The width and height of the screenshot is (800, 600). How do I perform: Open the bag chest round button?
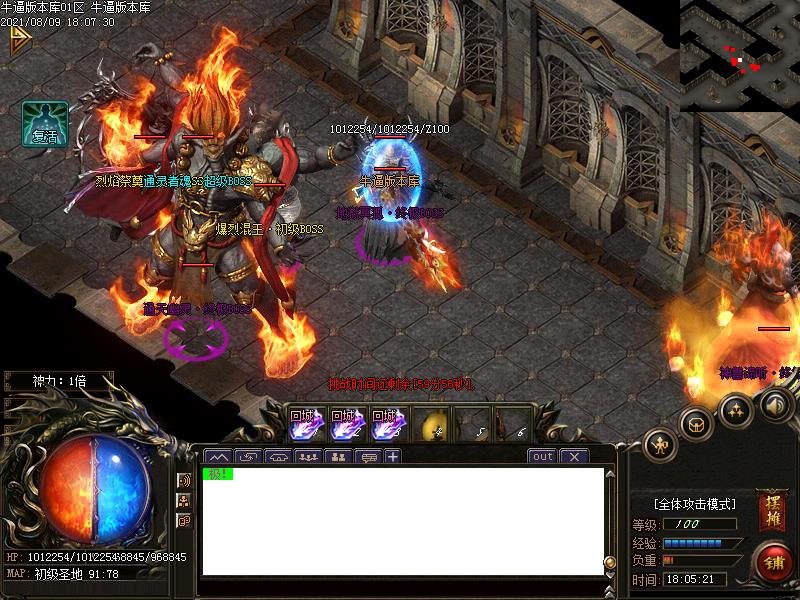697,423
